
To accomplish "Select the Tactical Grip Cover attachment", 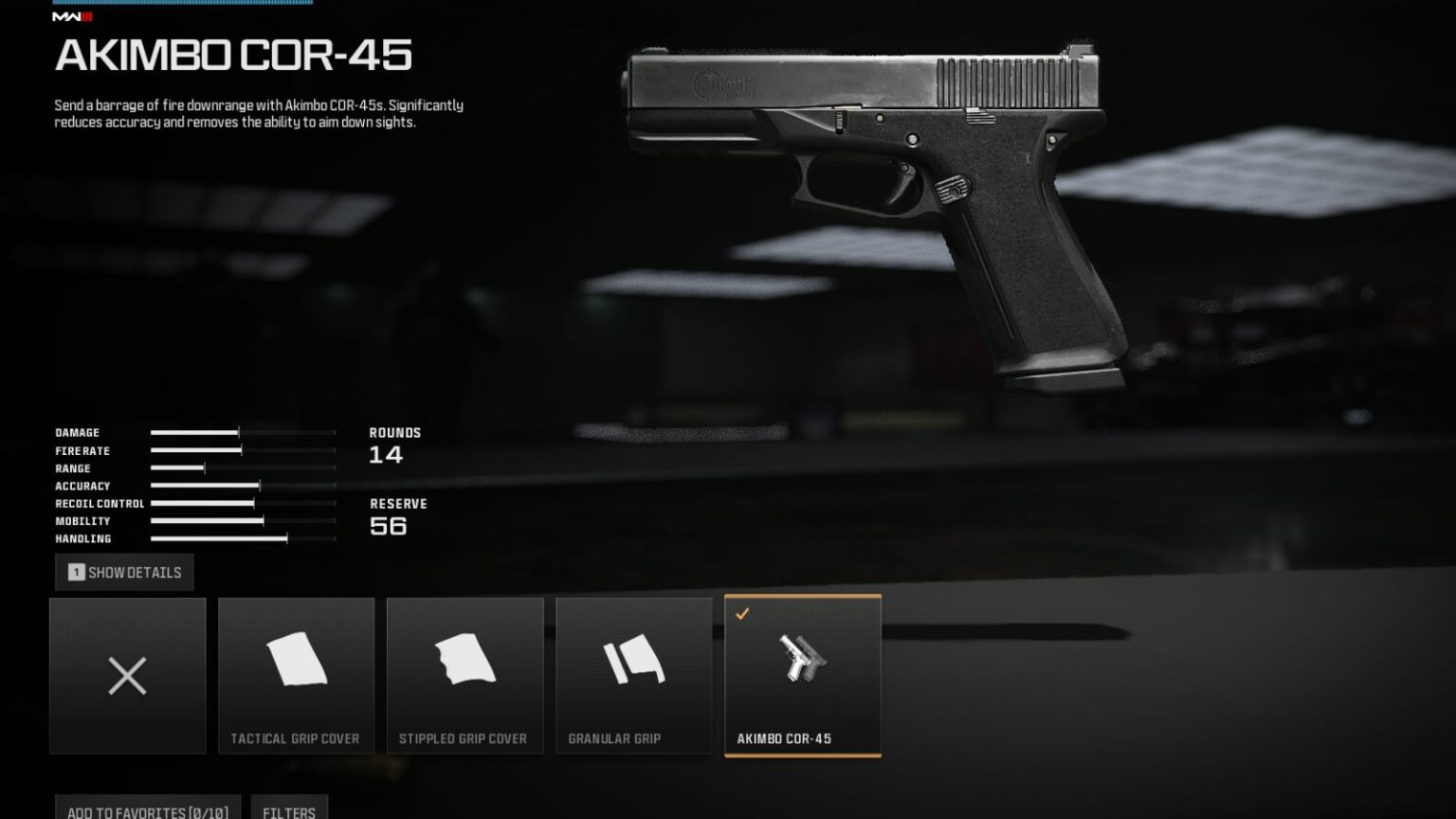I will (296, 673).
